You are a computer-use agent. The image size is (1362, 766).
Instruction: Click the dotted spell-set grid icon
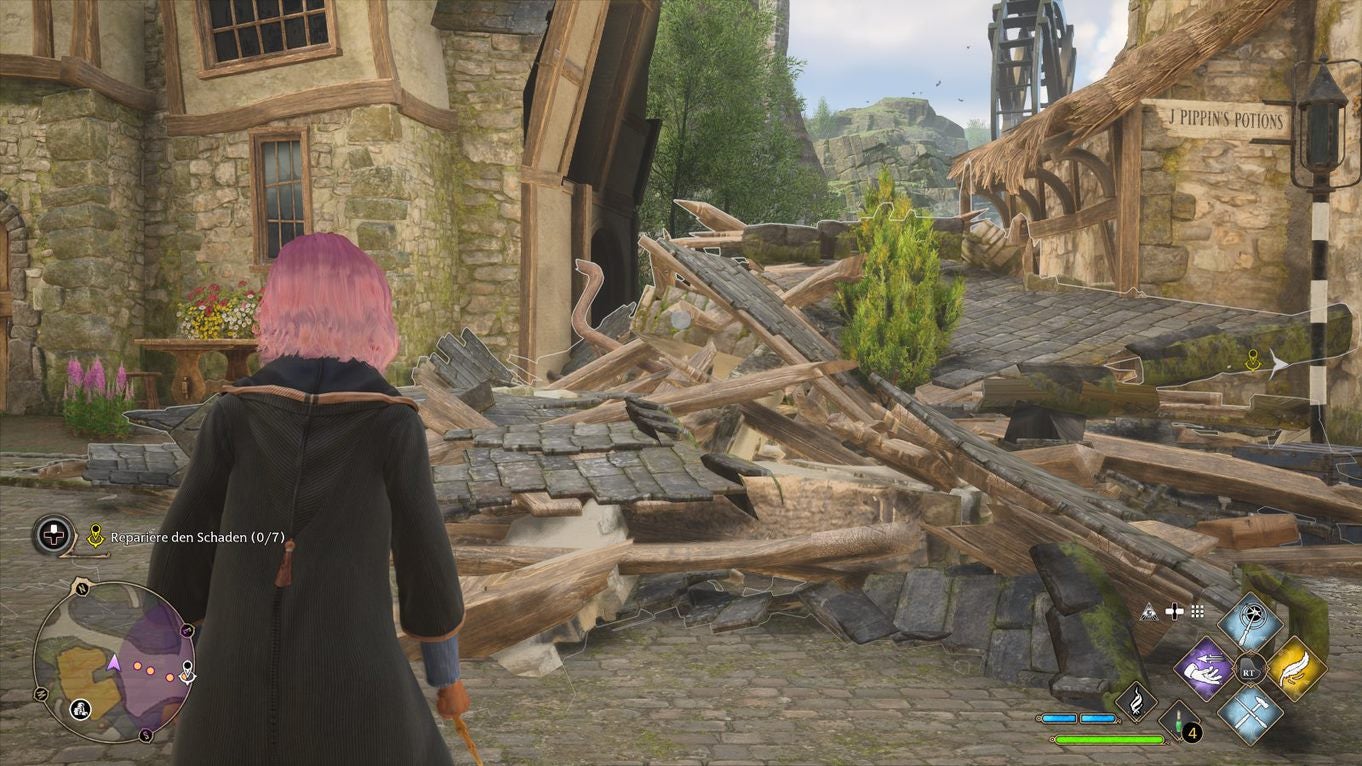(1198, 612)
